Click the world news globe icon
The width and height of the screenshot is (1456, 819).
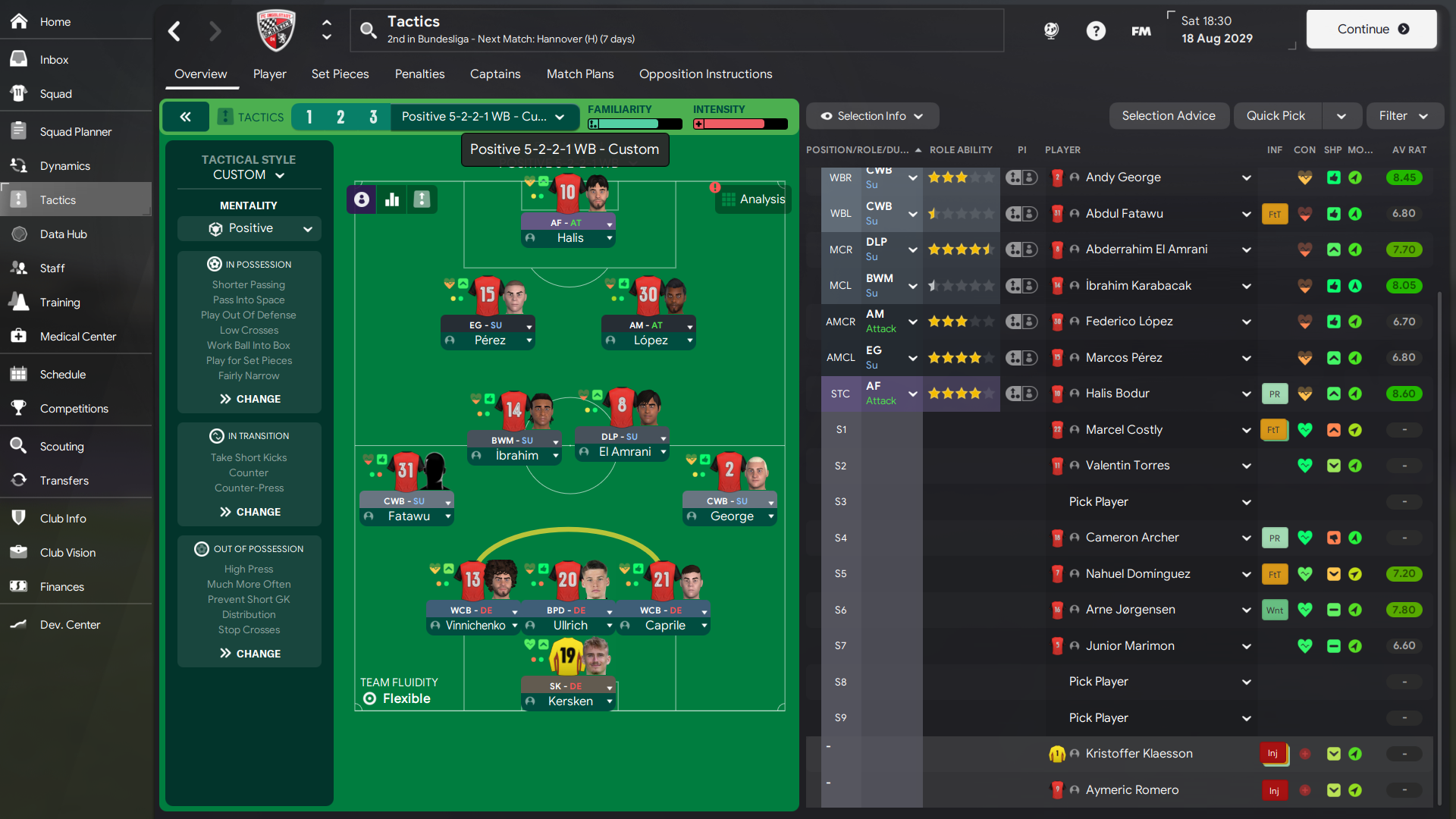point(1051,31)
